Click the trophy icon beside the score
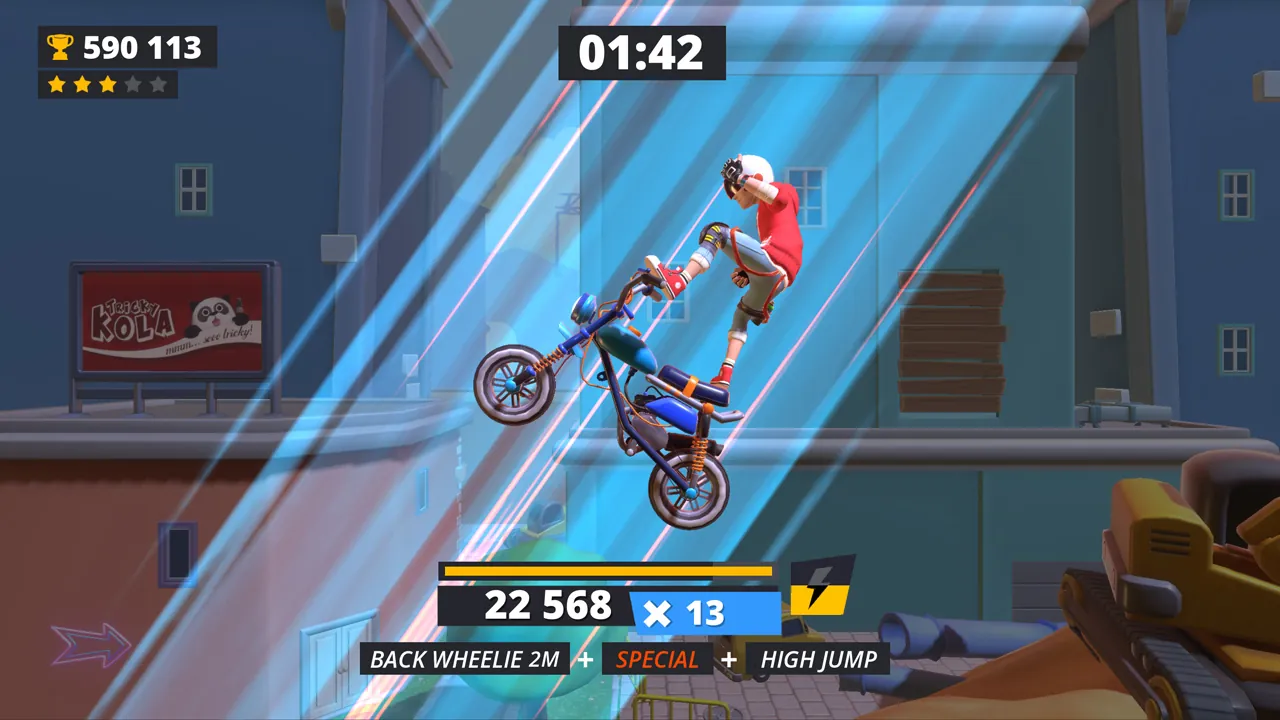Screen dimensions: 1280x720 pyautogui.click(x=60, y=47)
